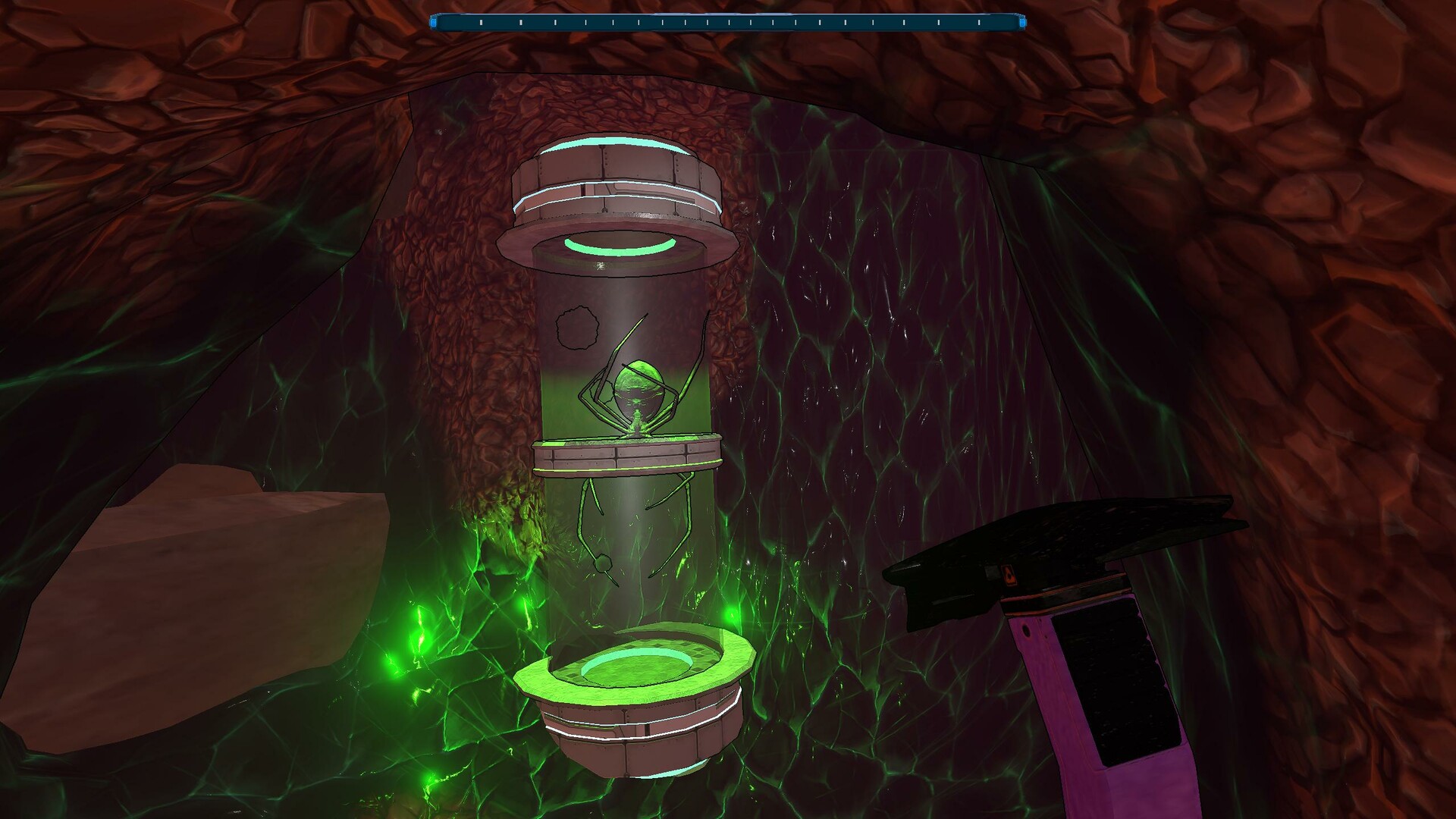Click a segment of the blue progress bar

728,22
